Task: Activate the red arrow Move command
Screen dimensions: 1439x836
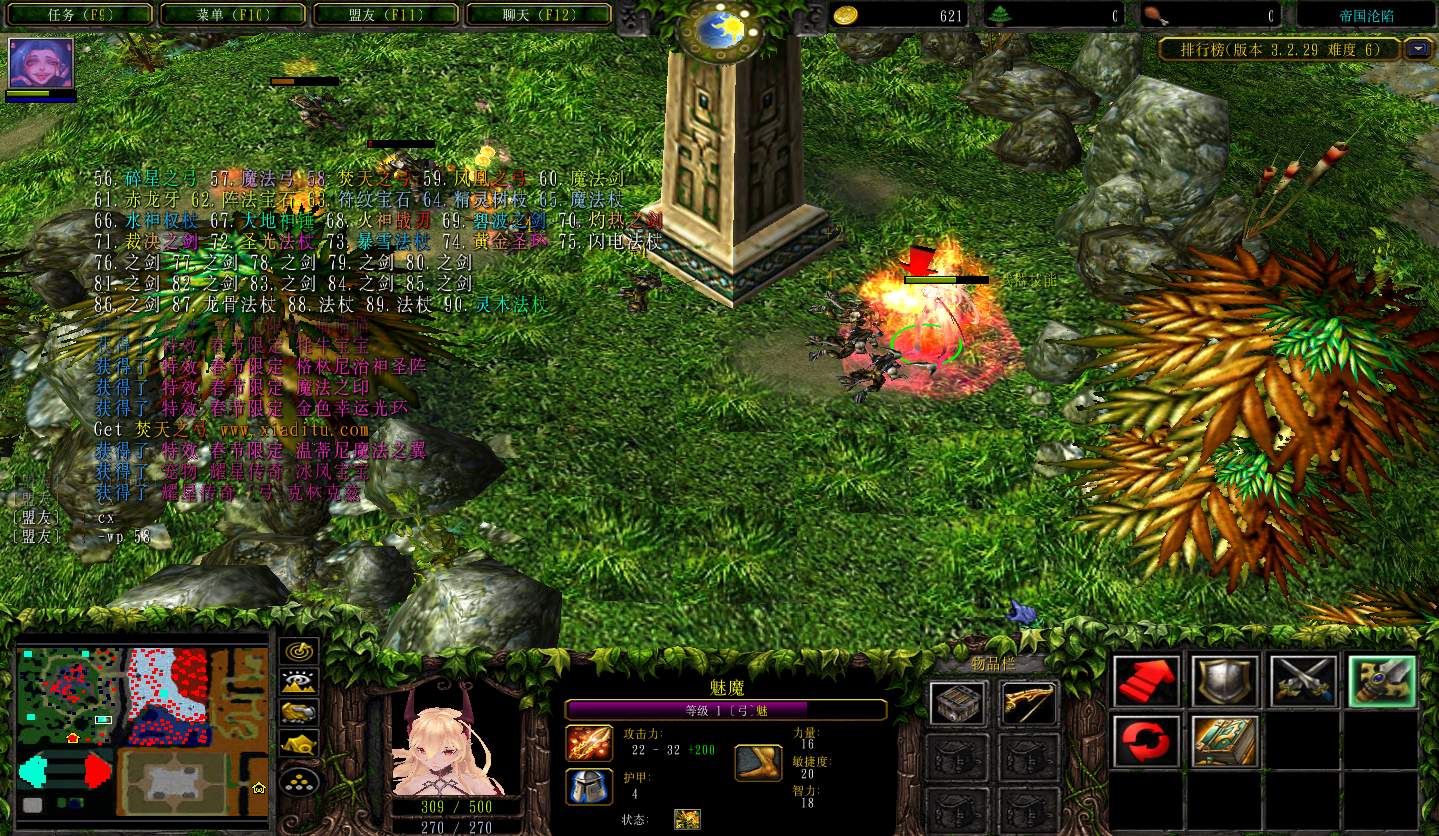Action: 1146,682
